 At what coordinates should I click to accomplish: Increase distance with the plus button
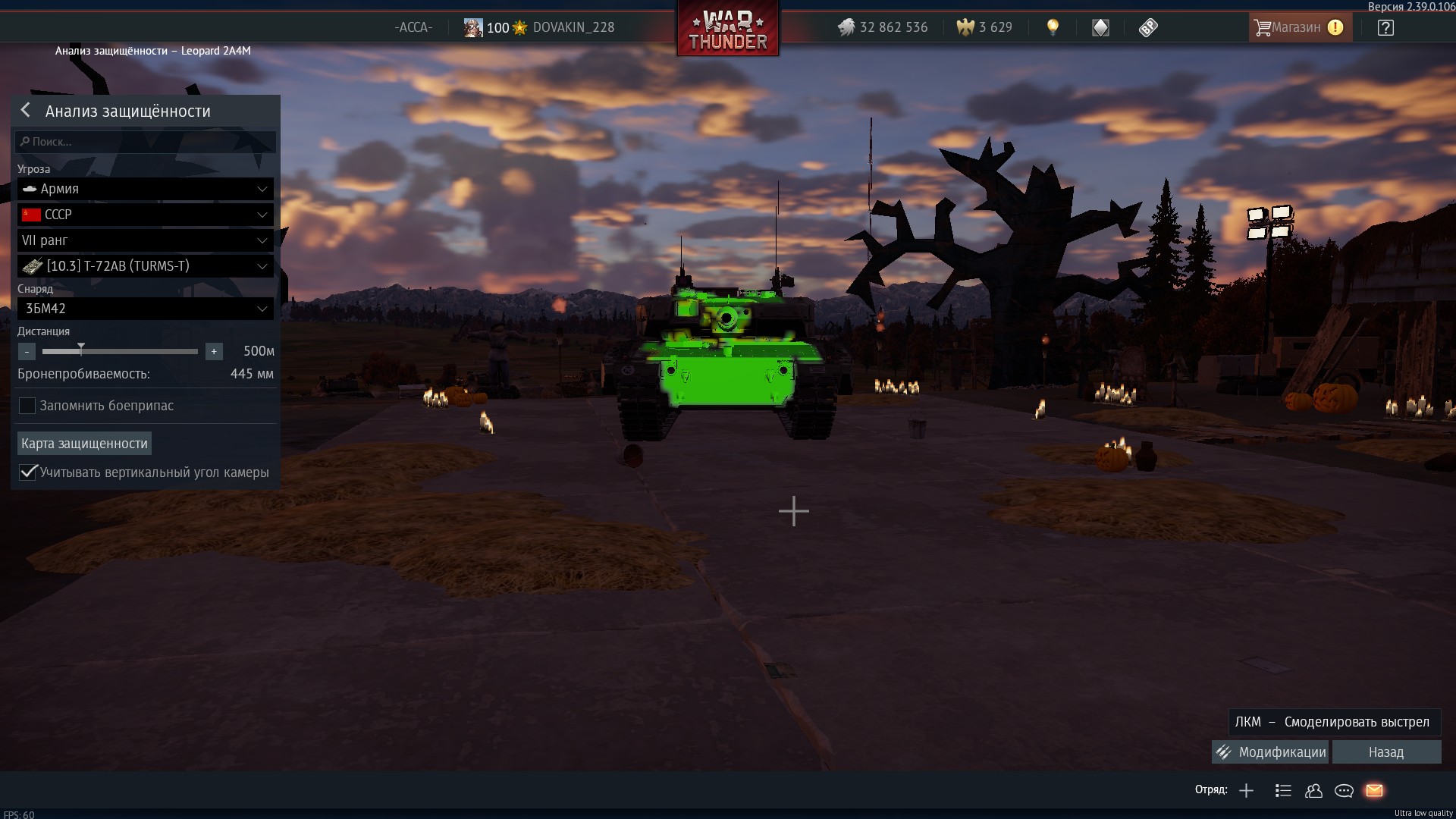(x=214, y=351)
